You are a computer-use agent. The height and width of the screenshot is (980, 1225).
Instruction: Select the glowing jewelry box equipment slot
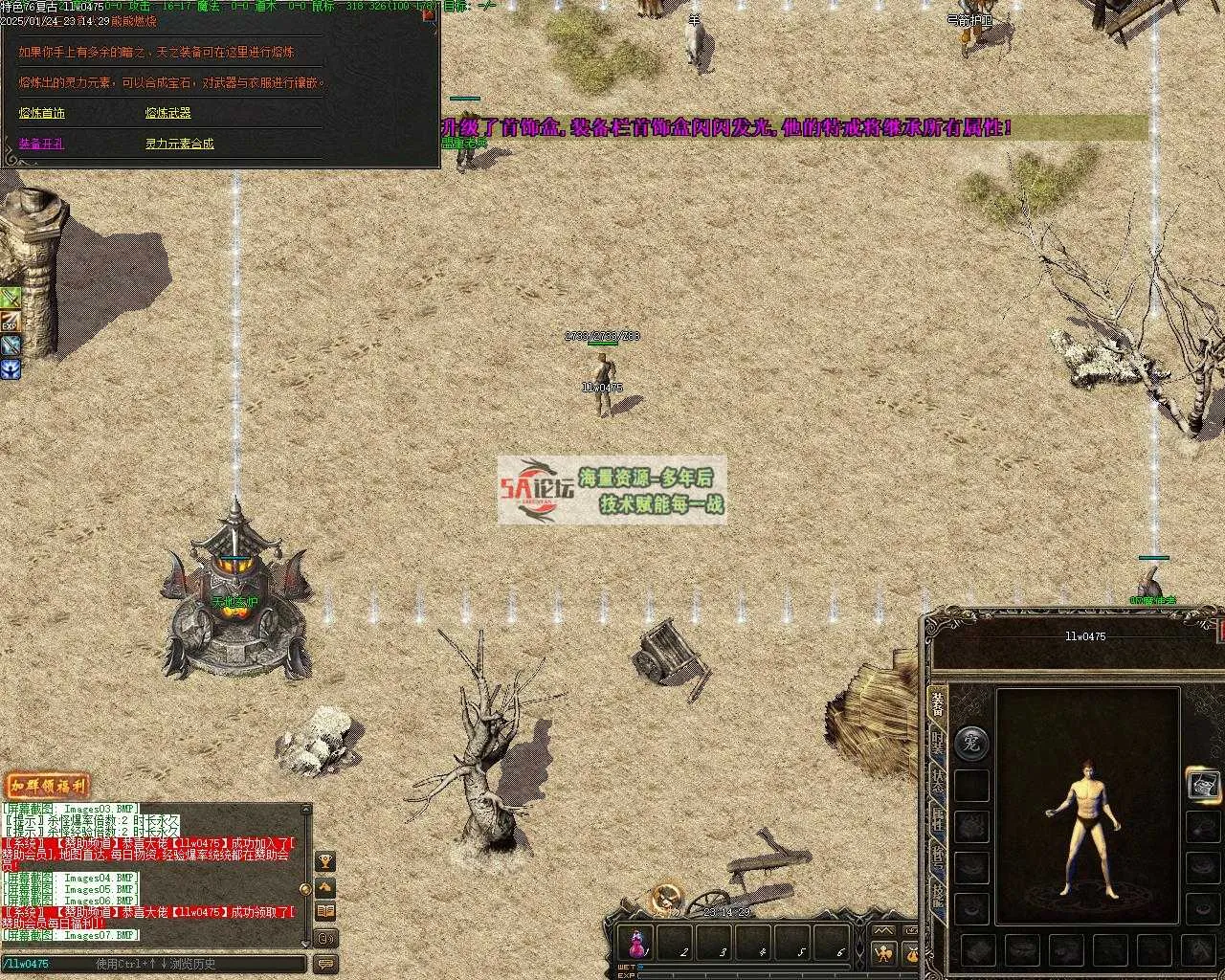[1204, 784]
